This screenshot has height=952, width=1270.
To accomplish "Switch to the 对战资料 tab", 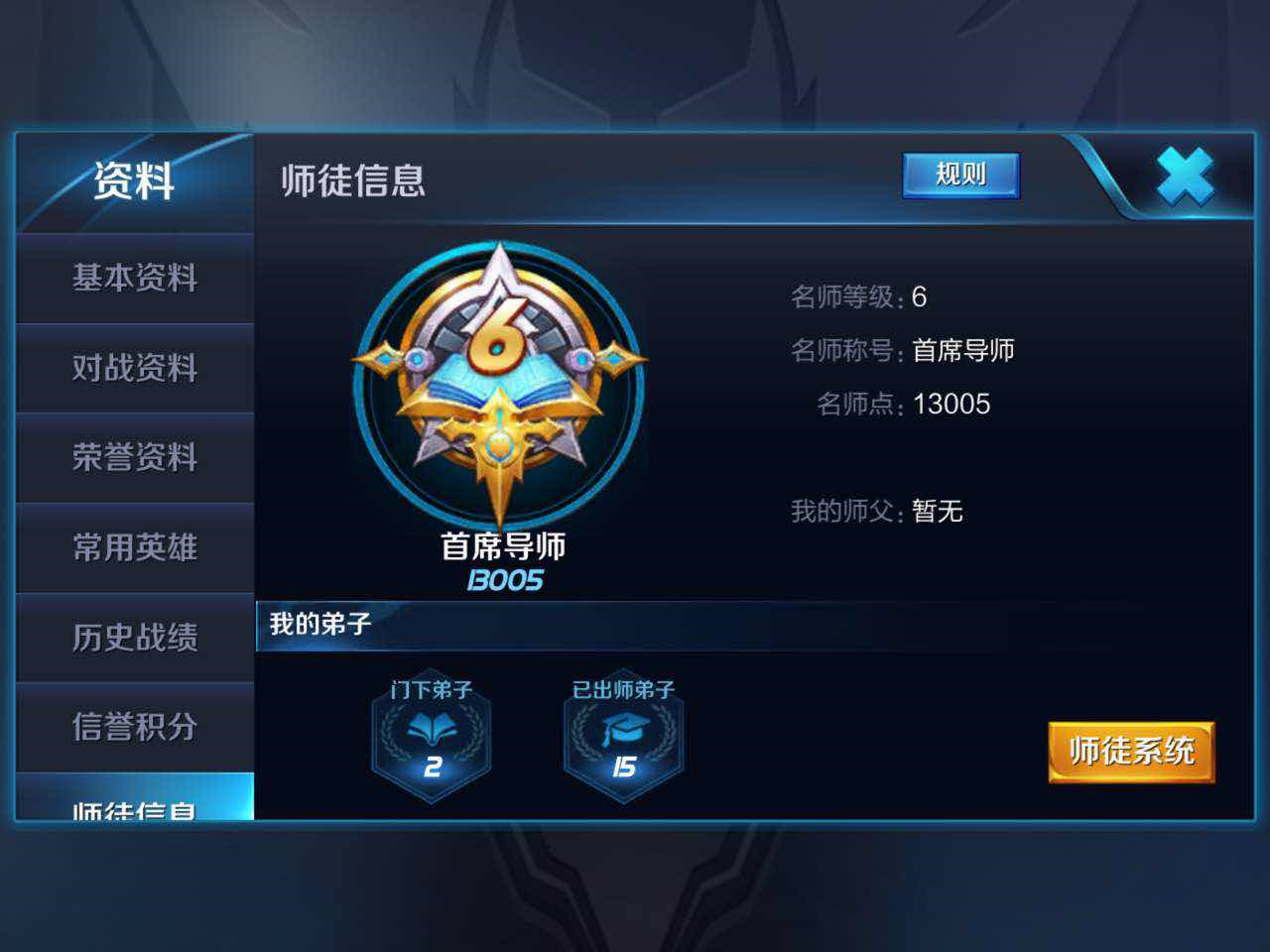I will click(x=134, y=368).
